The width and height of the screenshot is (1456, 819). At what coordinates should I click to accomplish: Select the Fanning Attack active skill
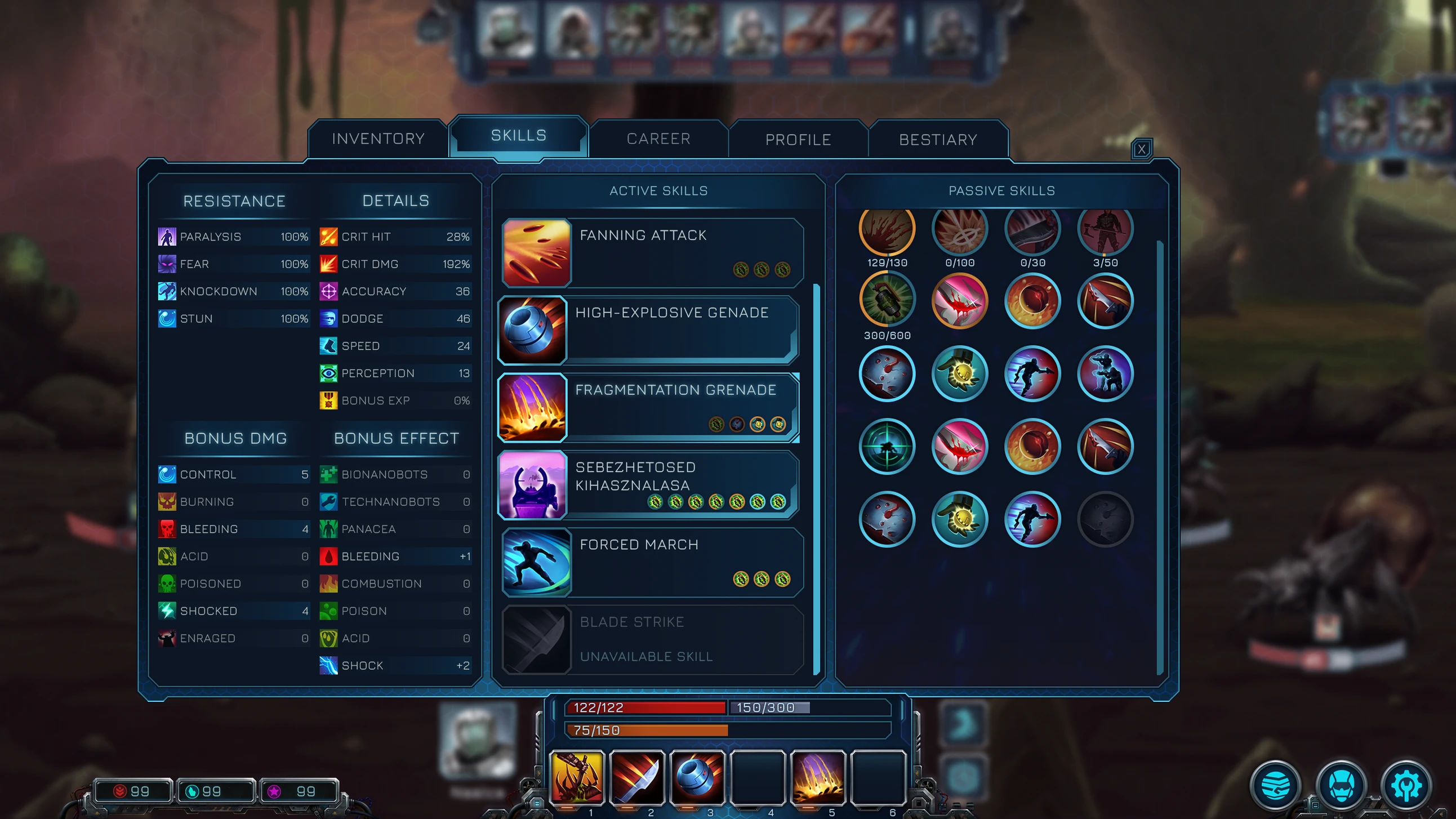pos(652,253)
